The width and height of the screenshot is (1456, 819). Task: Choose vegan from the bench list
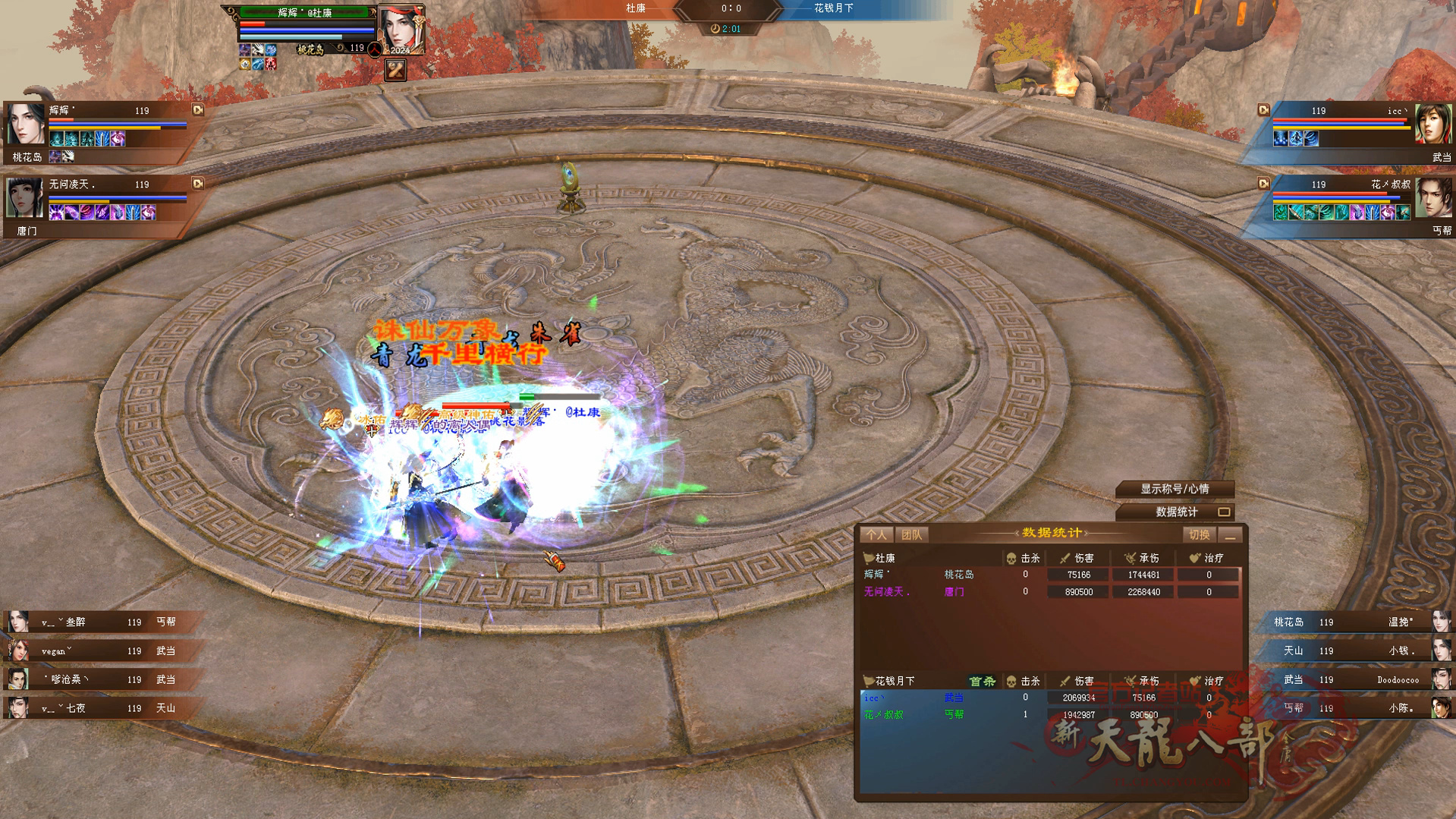(99, 651)
